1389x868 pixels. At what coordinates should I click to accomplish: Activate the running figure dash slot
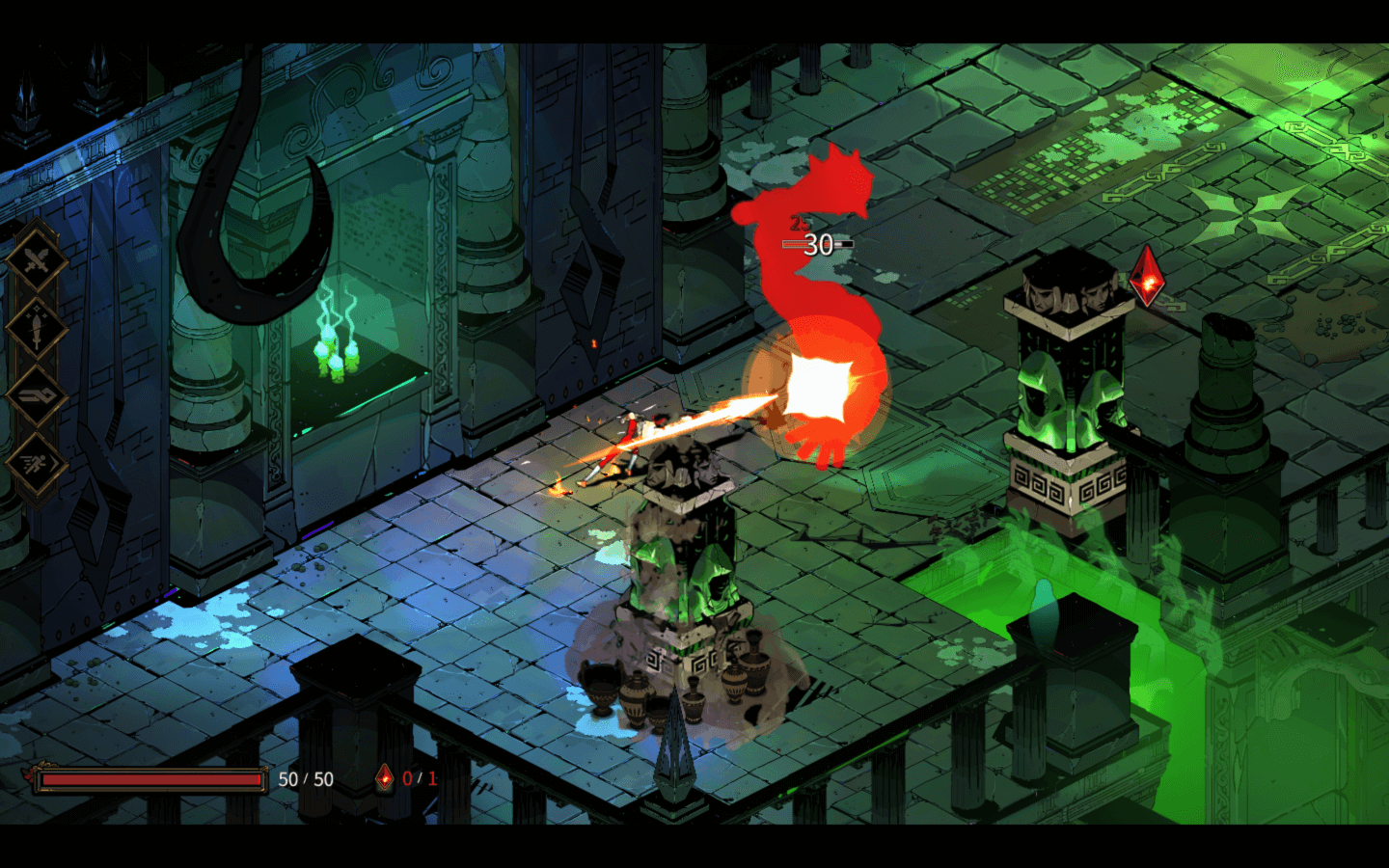click(37, 465)
